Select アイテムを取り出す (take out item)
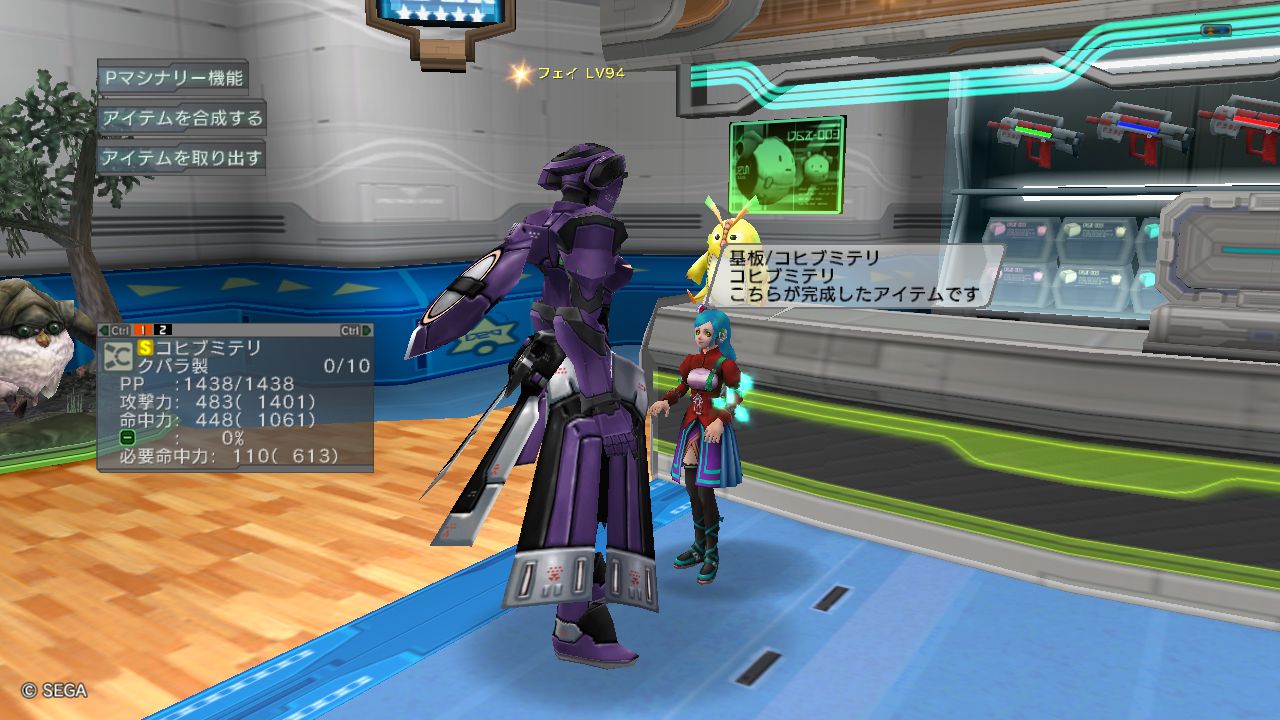 tap(181, 158)
